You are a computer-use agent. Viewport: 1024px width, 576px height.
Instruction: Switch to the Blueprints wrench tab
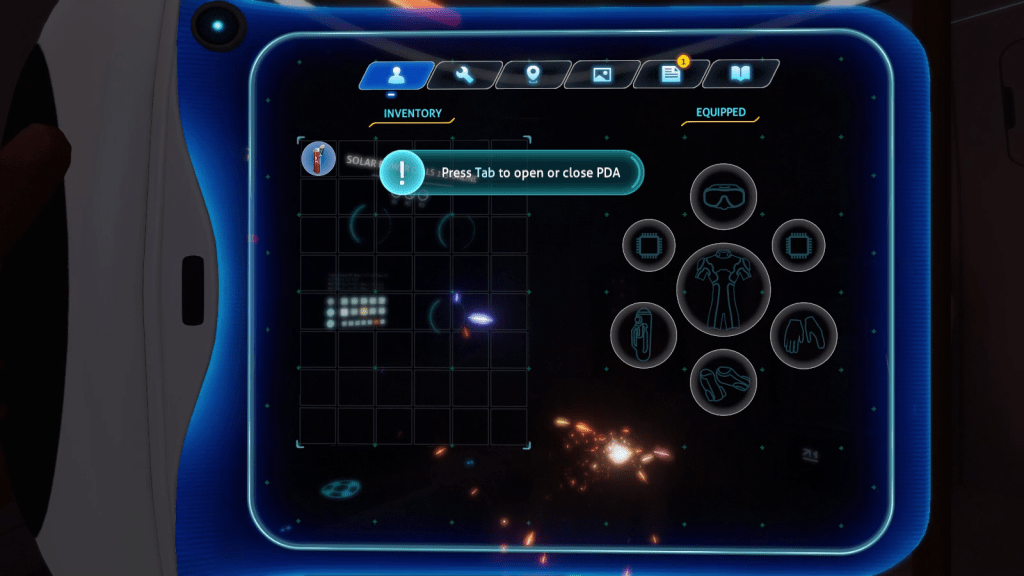click(465, 75)
